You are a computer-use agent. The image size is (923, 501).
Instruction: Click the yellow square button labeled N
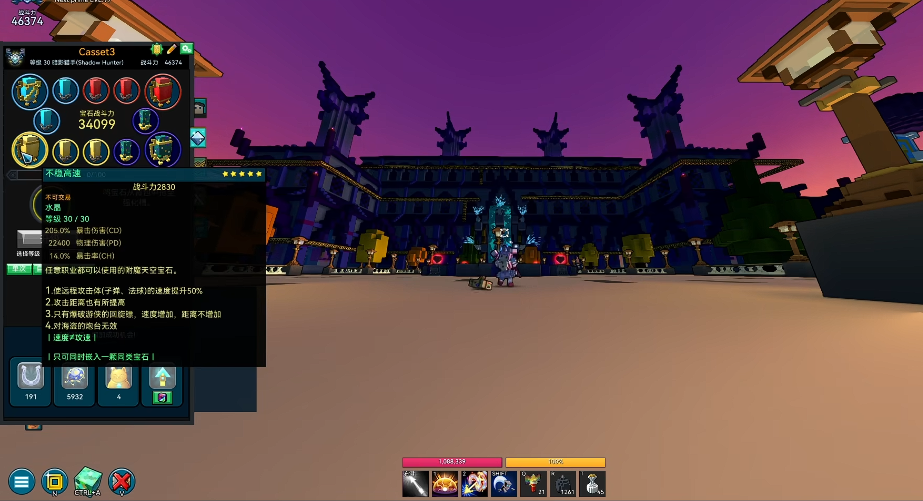(55, 480)
